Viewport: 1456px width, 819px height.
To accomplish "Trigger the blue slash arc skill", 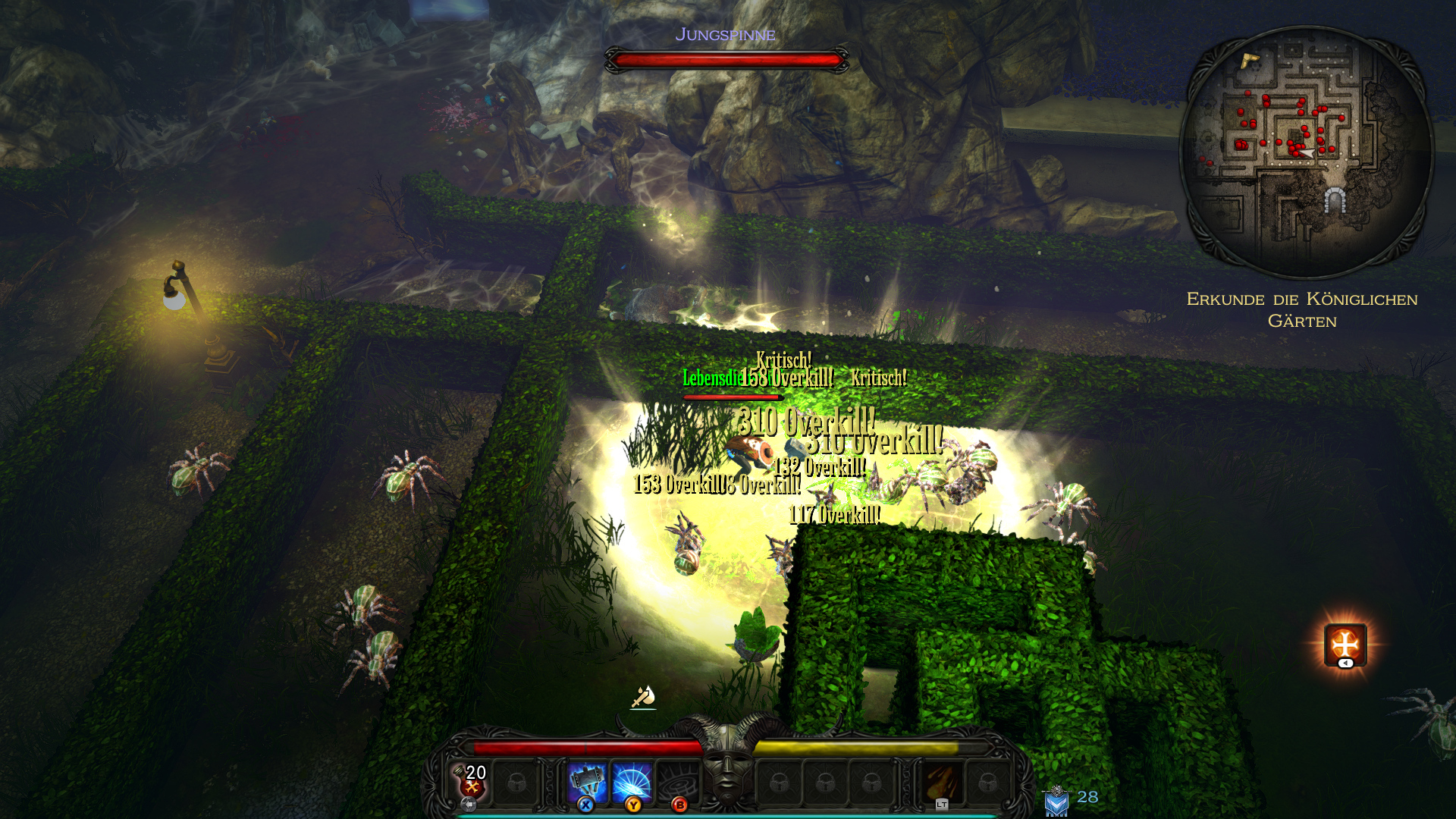I will [632, 782].
